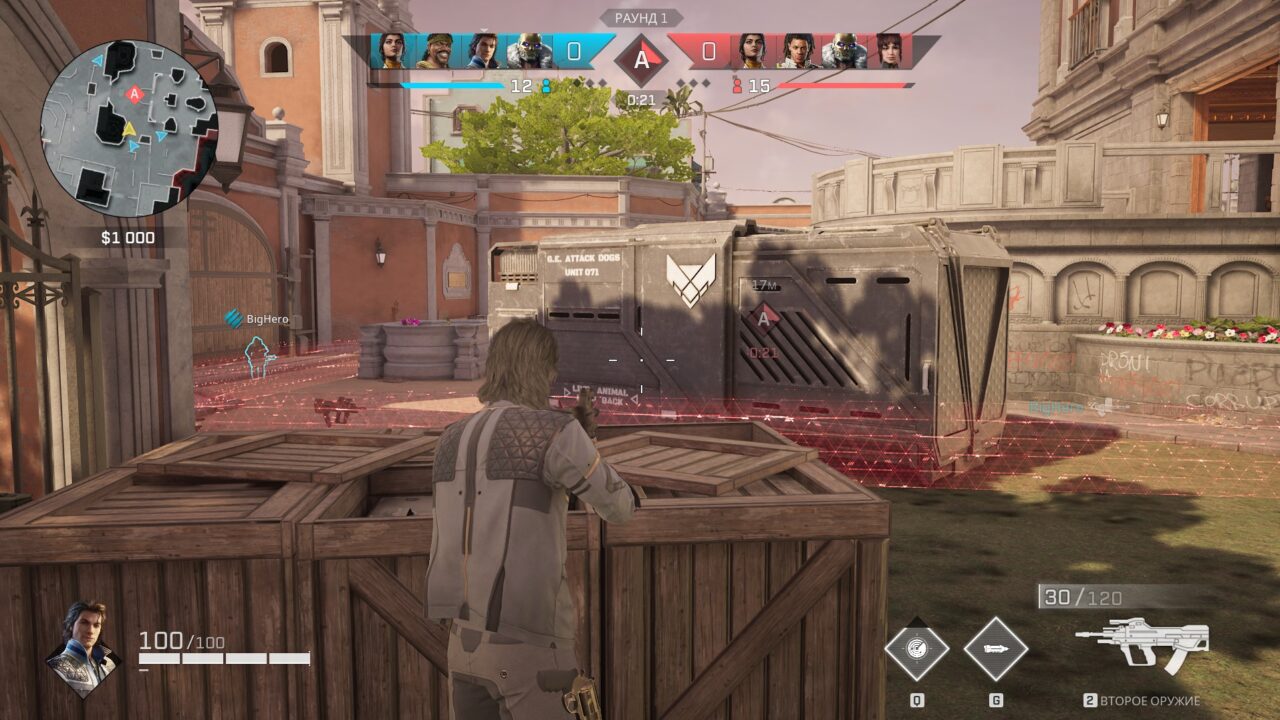This screenshot has height=720, width=1280.
Task: Choose blue team's skull-masked character portrait
Action: tap(528, 52)
